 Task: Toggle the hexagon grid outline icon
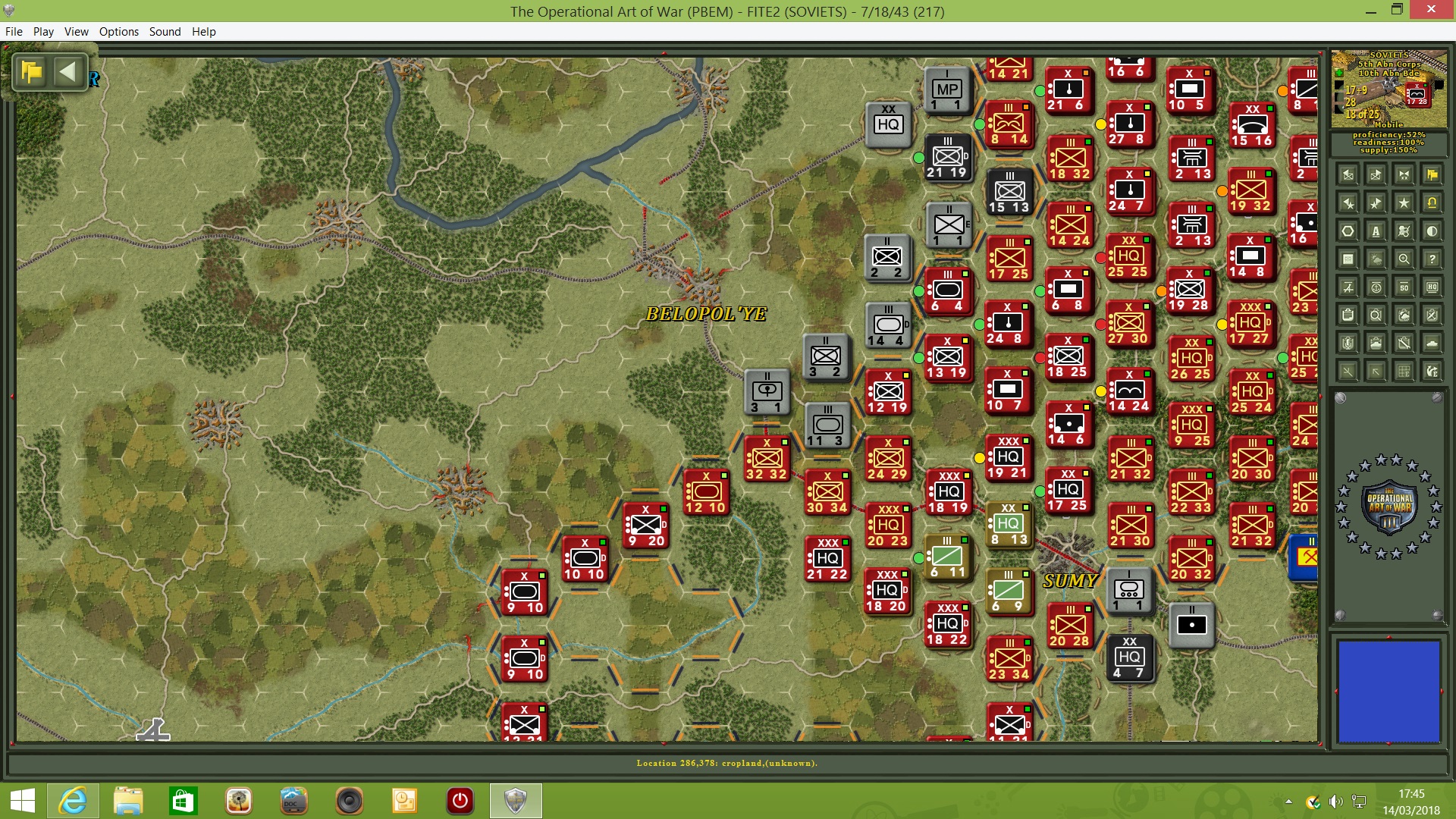coord(1348,231)
